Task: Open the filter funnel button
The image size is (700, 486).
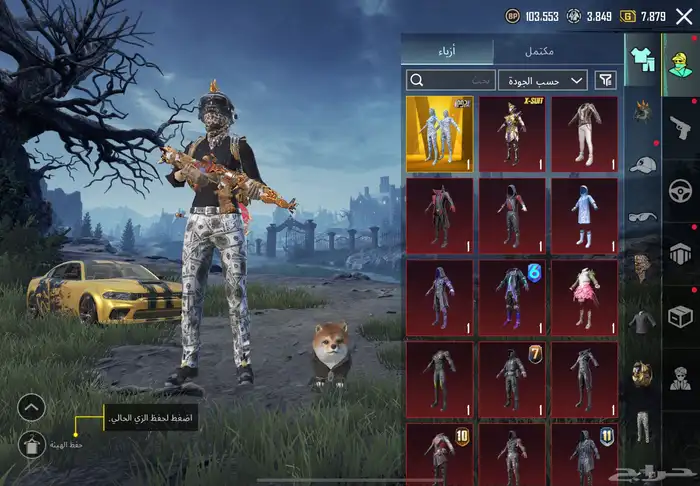Action: pos(605,80)
